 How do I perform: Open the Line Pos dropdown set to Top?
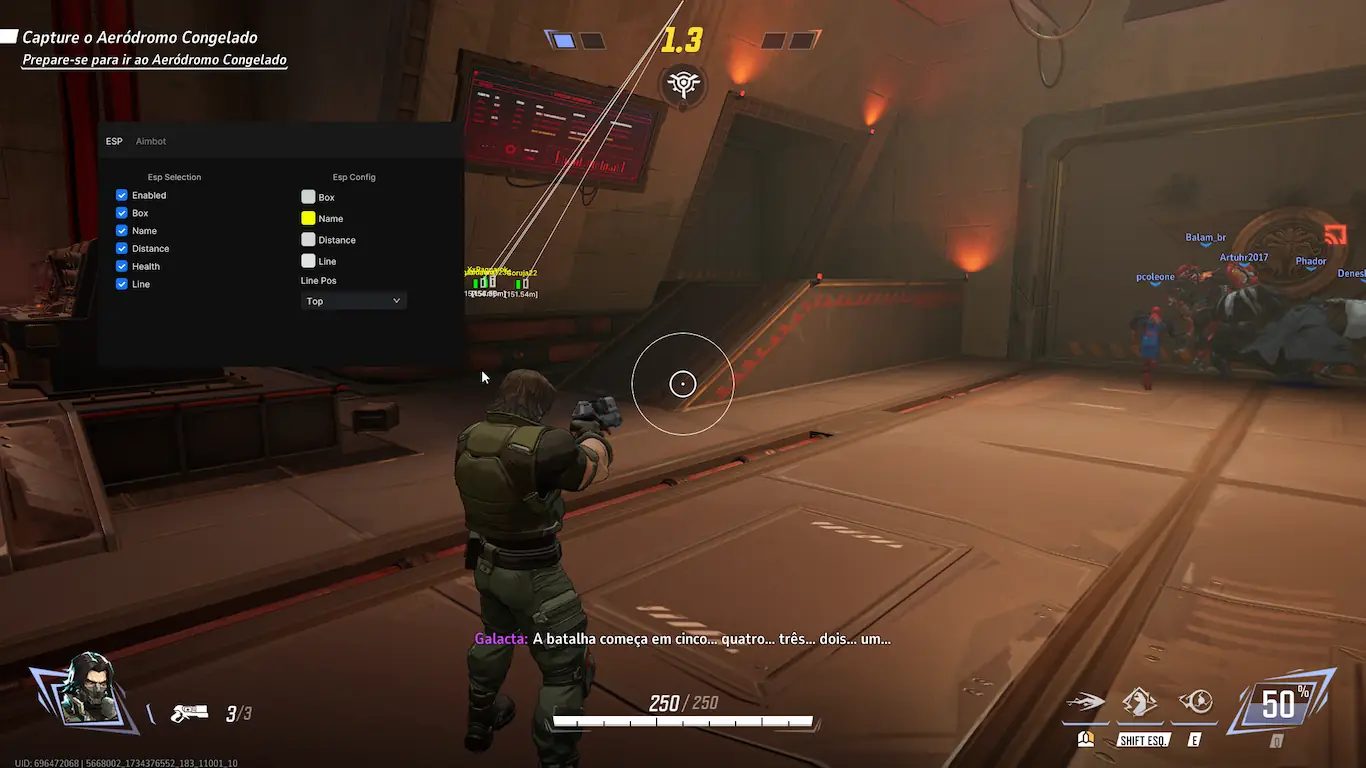pos(354,301)
